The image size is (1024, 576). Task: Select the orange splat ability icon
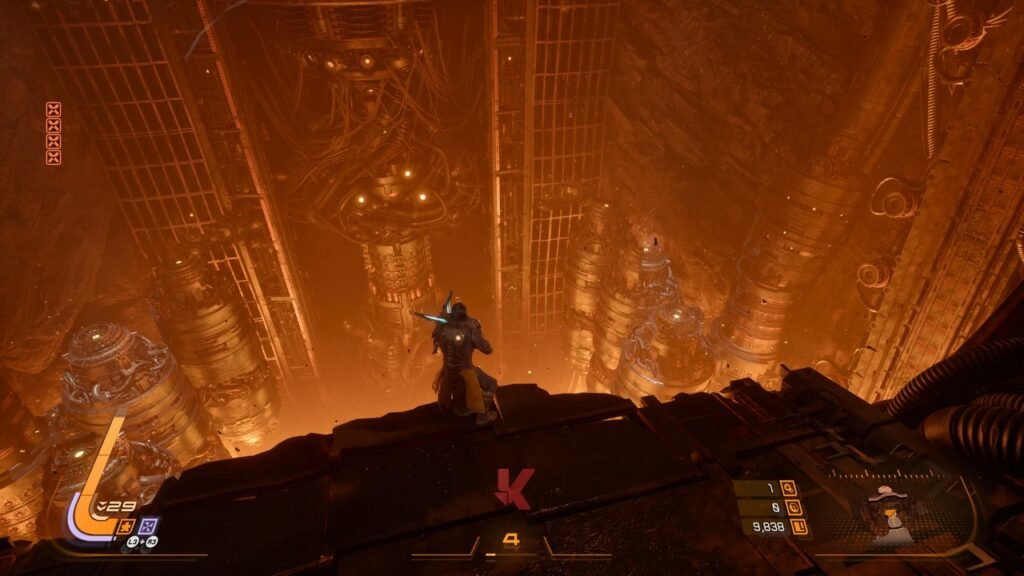pos(126,524)
